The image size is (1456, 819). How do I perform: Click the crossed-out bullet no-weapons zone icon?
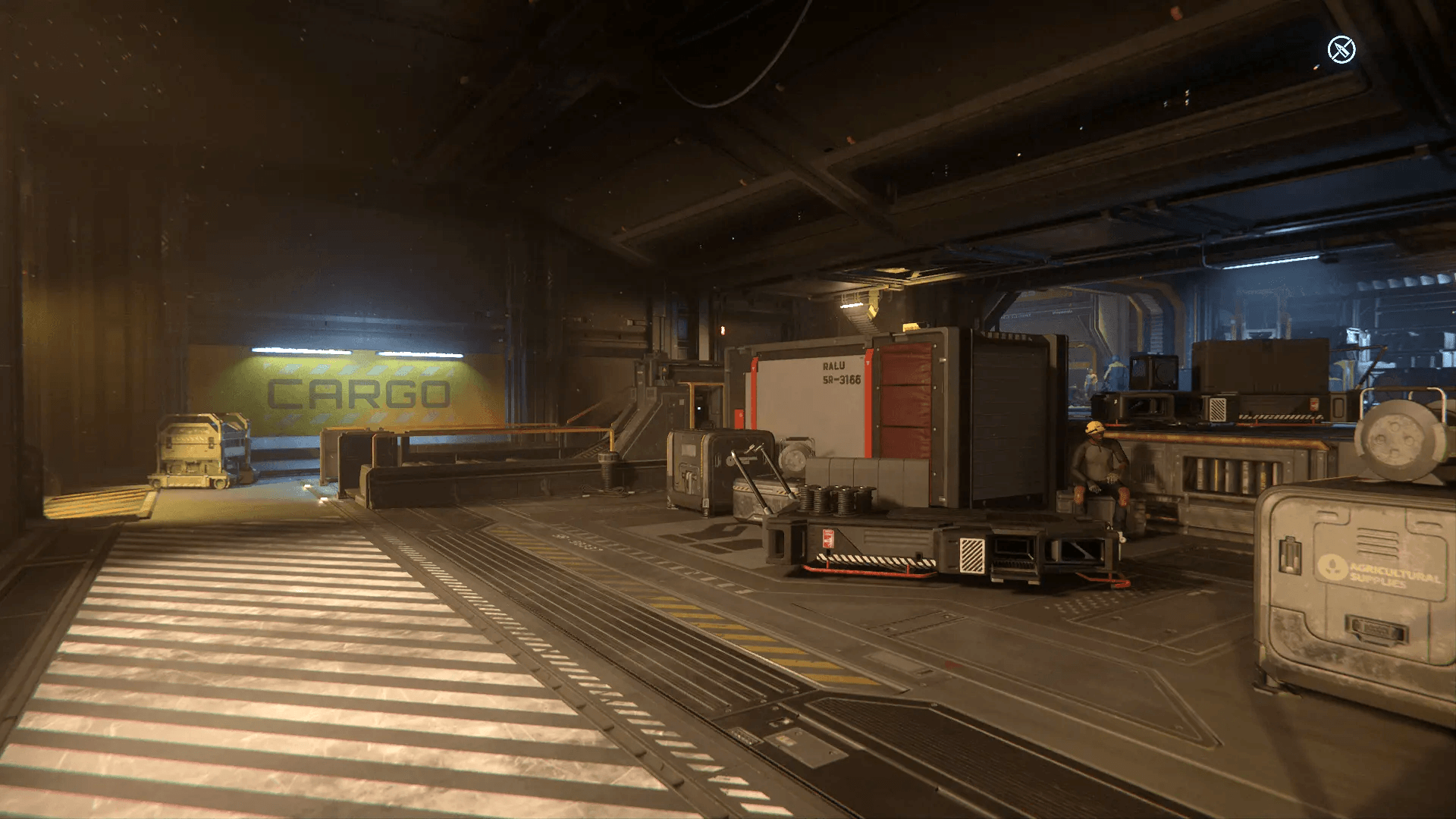pyautogui.click(x=1341, y=50)
